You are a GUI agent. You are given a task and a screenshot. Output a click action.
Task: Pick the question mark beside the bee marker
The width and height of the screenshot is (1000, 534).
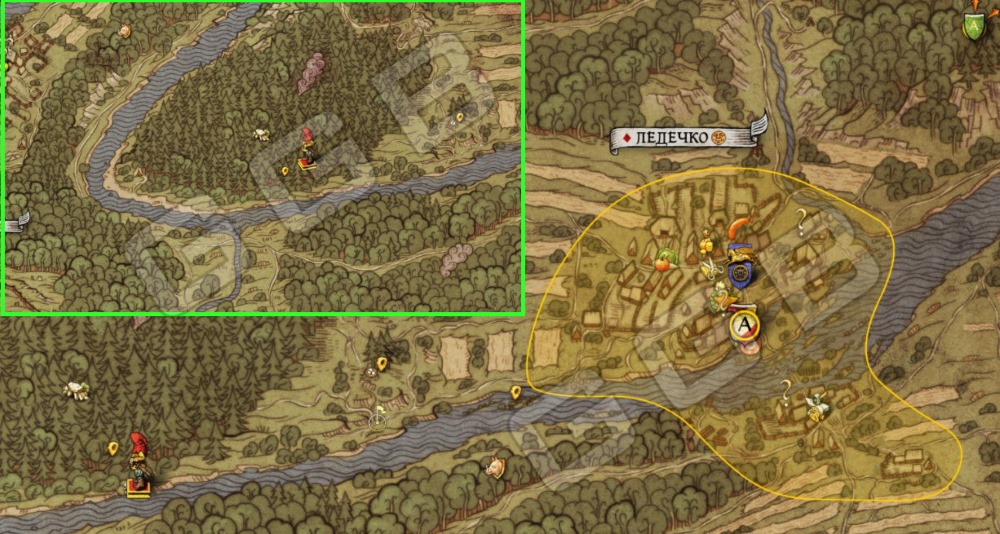(787, 388)
